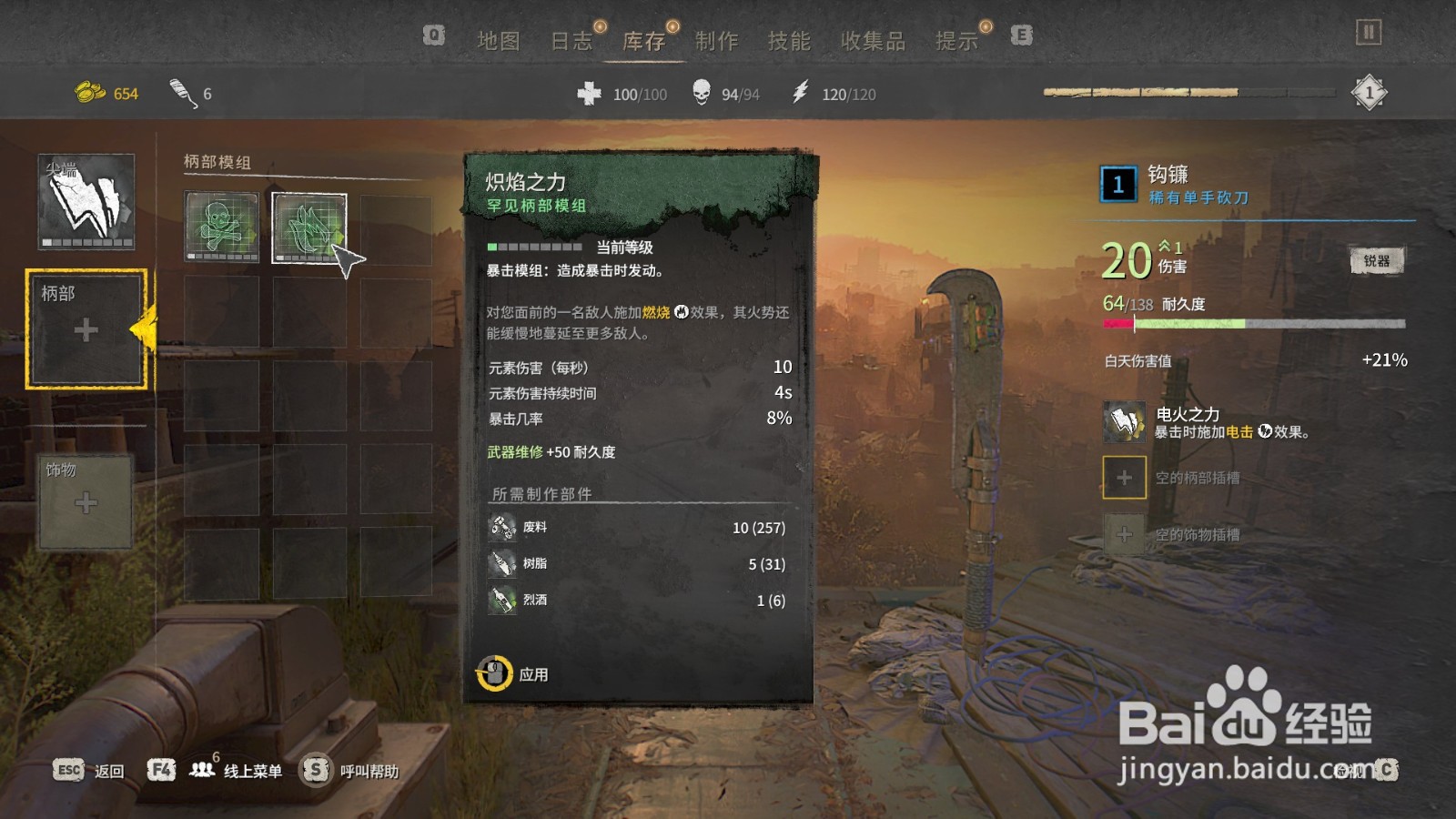1456x819 pixels.
Task: Click the 尖端 tip slot thumbnail
Action: (x=85, y=202)
